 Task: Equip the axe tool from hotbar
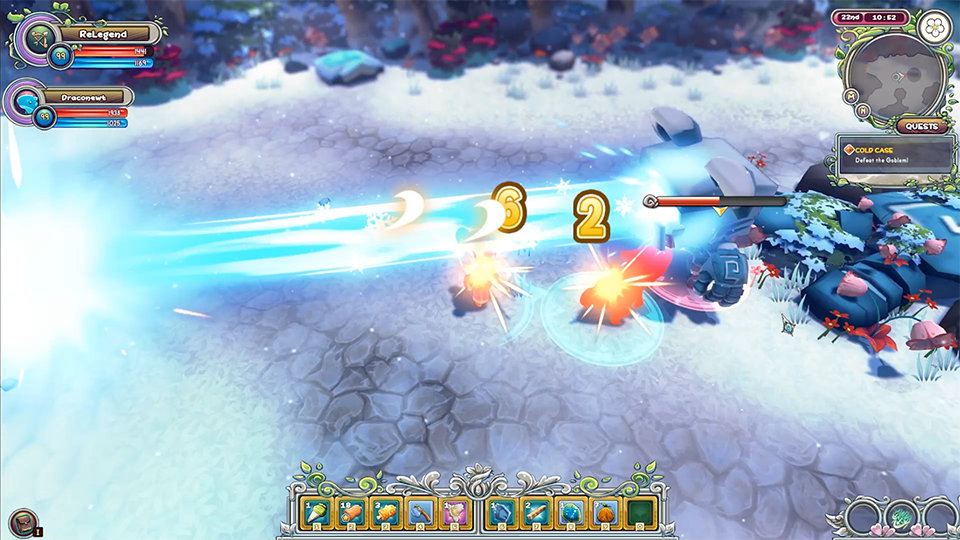[x=421, y=513]
